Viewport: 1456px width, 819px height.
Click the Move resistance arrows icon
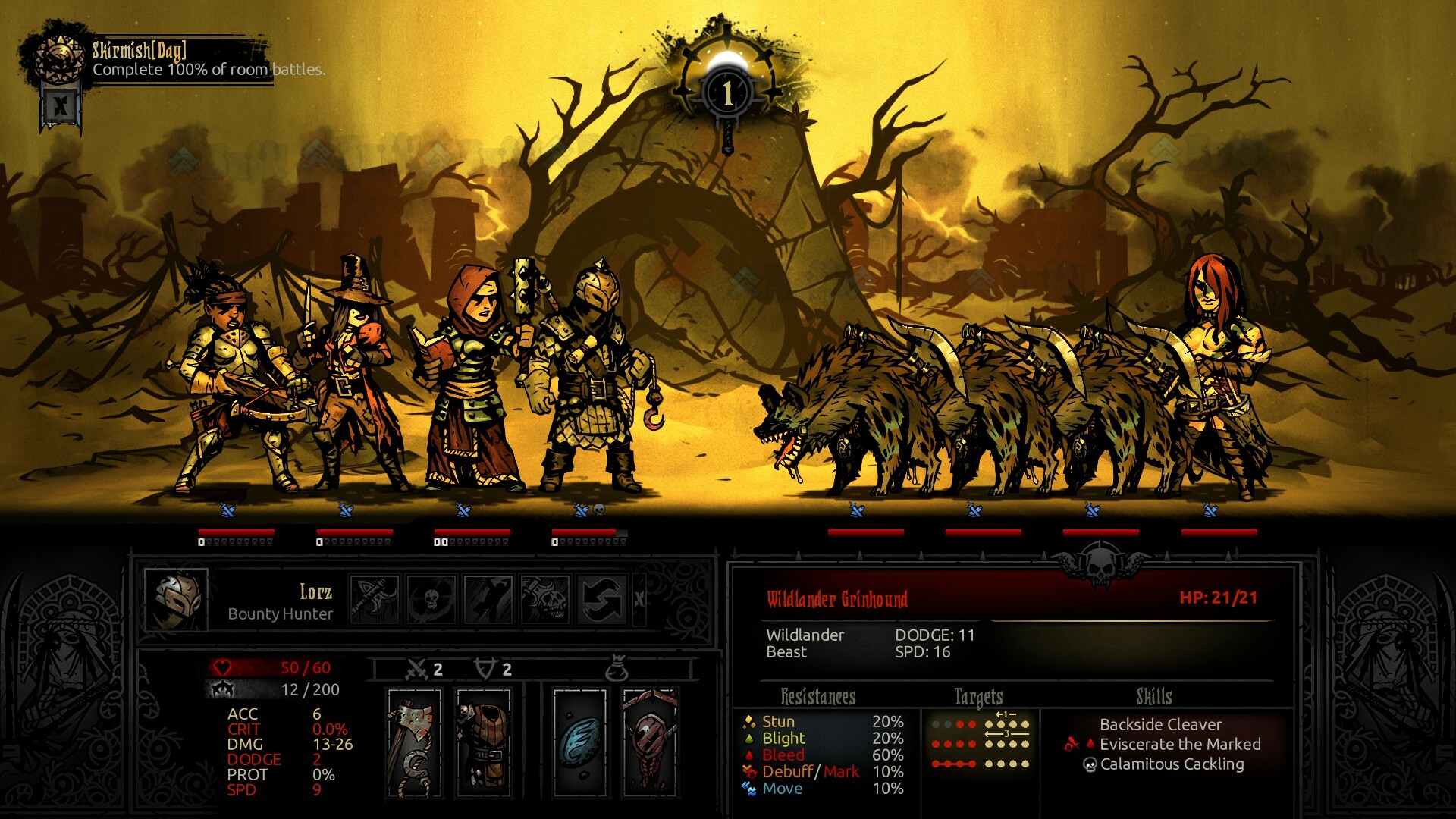748,789
